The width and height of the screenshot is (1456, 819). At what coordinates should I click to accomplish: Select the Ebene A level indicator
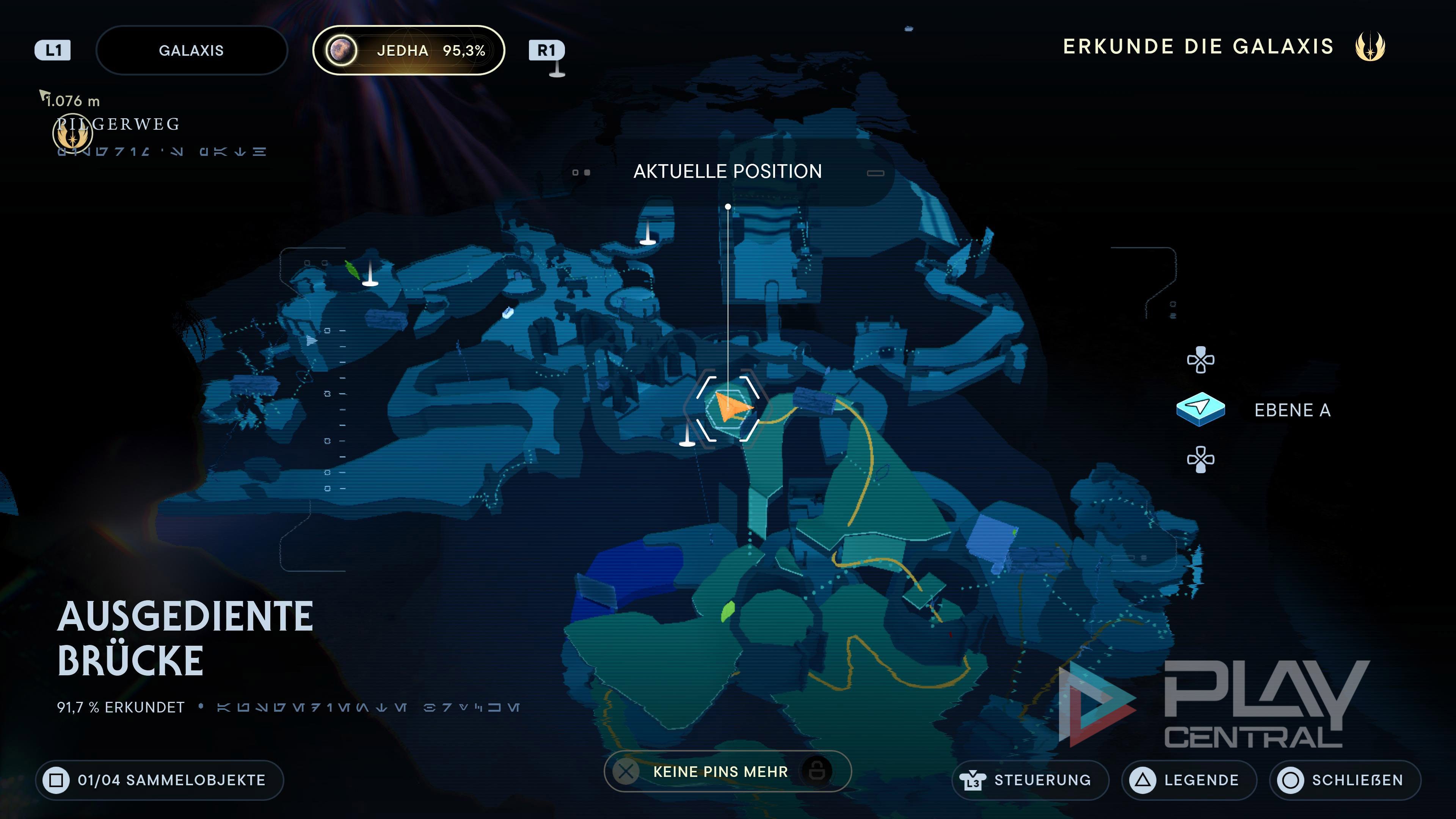[x=1200, y=409]
